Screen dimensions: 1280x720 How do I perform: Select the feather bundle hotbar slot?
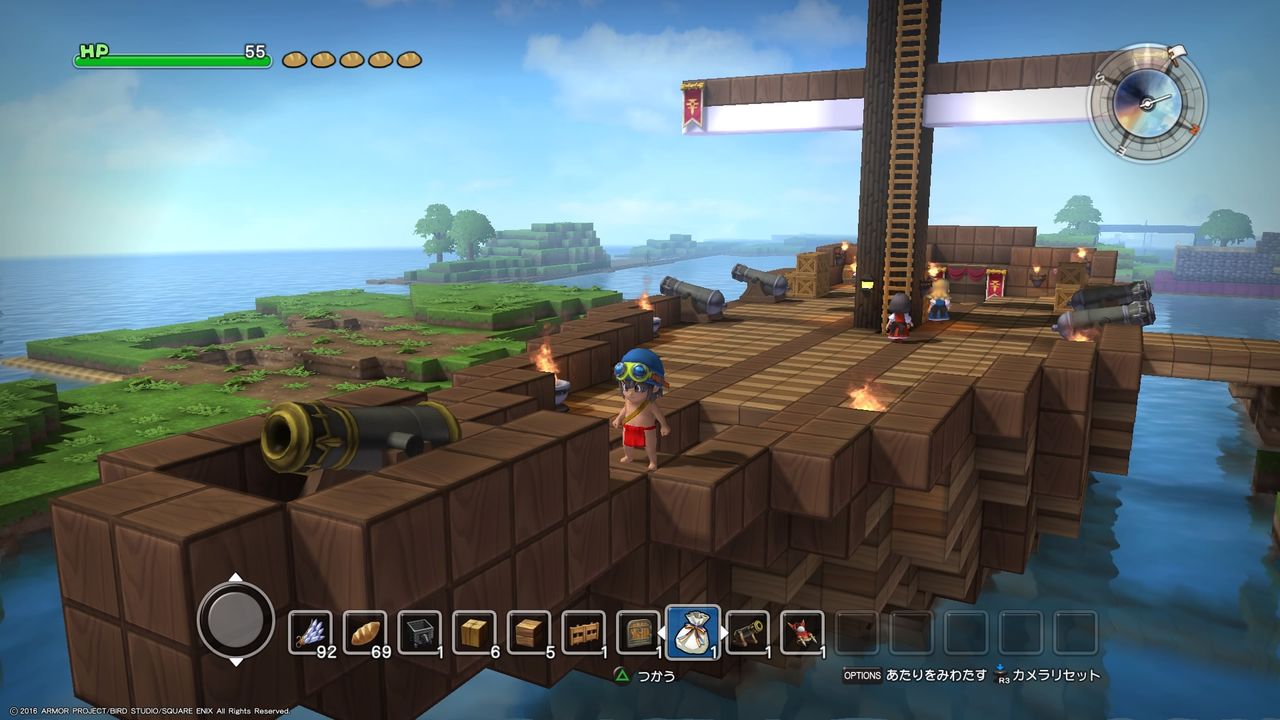tap(310, 632)
